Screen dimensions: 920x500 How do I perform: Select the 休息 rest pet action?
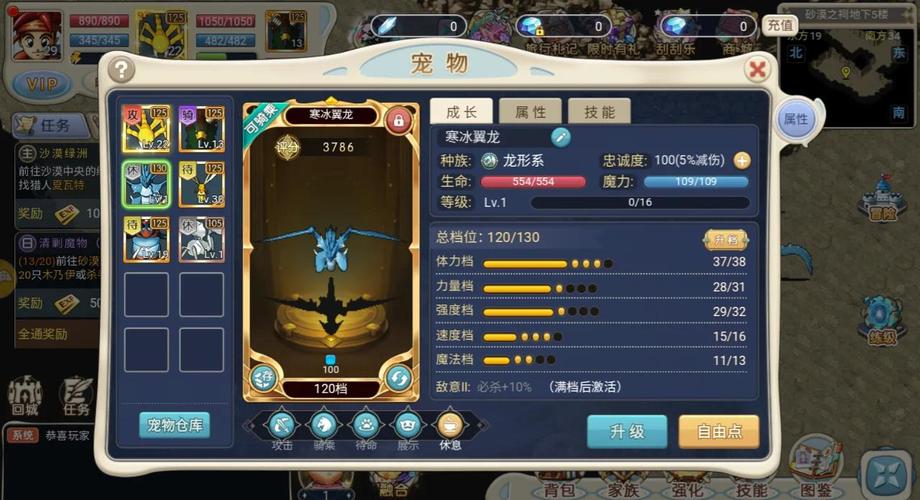pos(449,427)
